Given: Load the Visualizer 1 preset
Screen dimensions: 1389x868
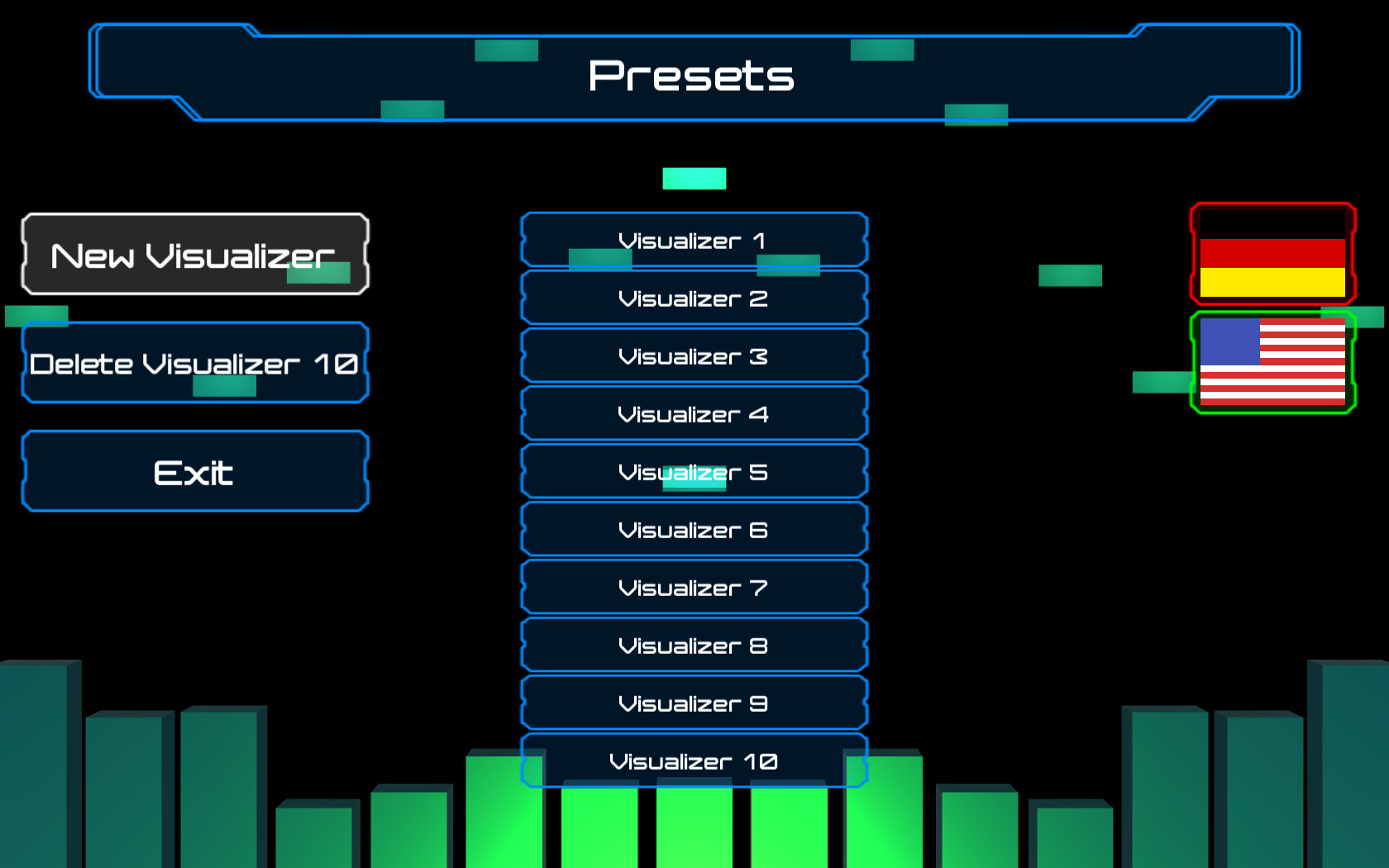Looking at the screenshot, I should 694,241.
